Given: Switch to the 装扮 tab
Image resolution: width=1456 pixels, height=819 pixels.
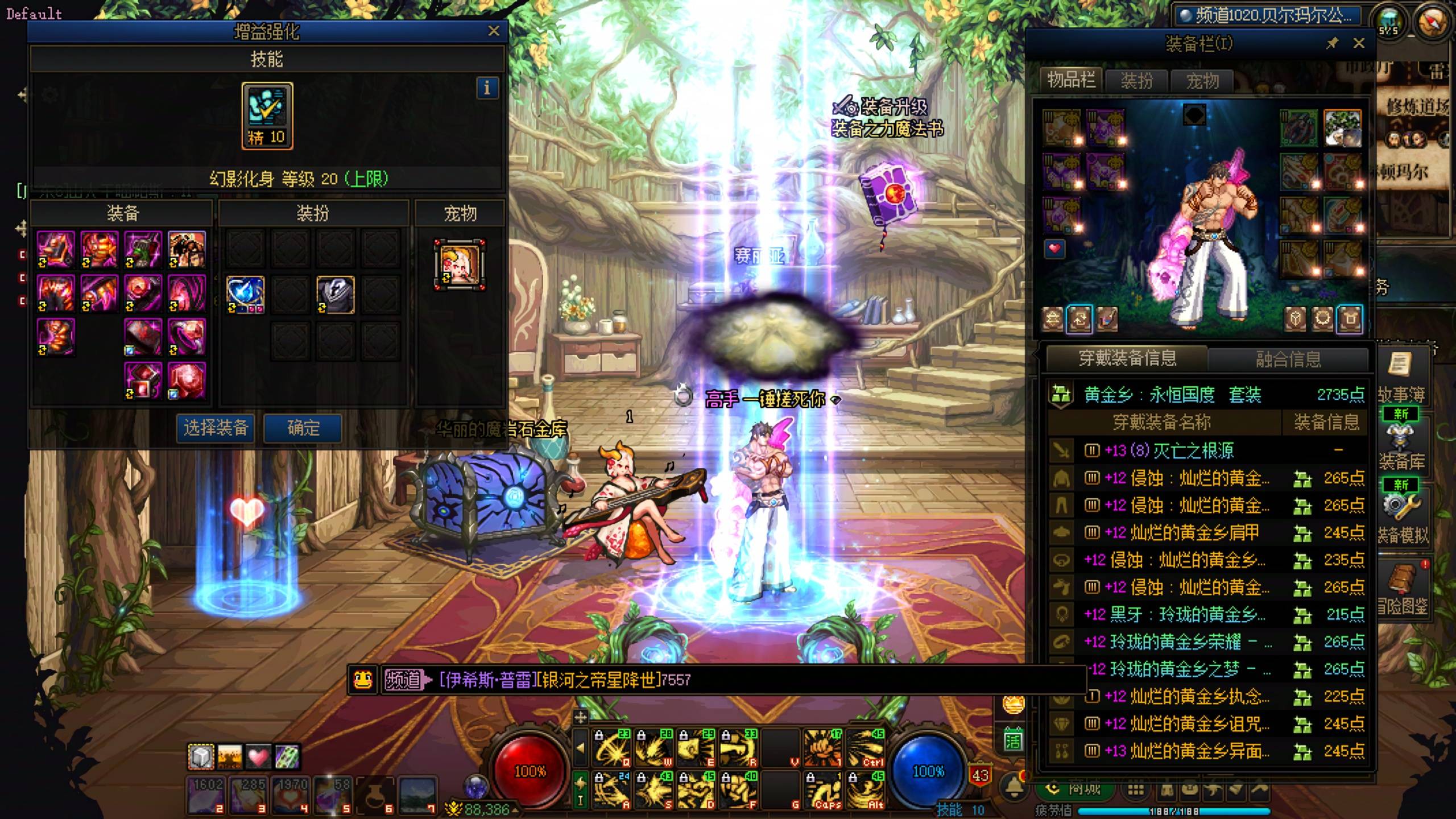Looking at the screenshot, I should pos(1136,81).
